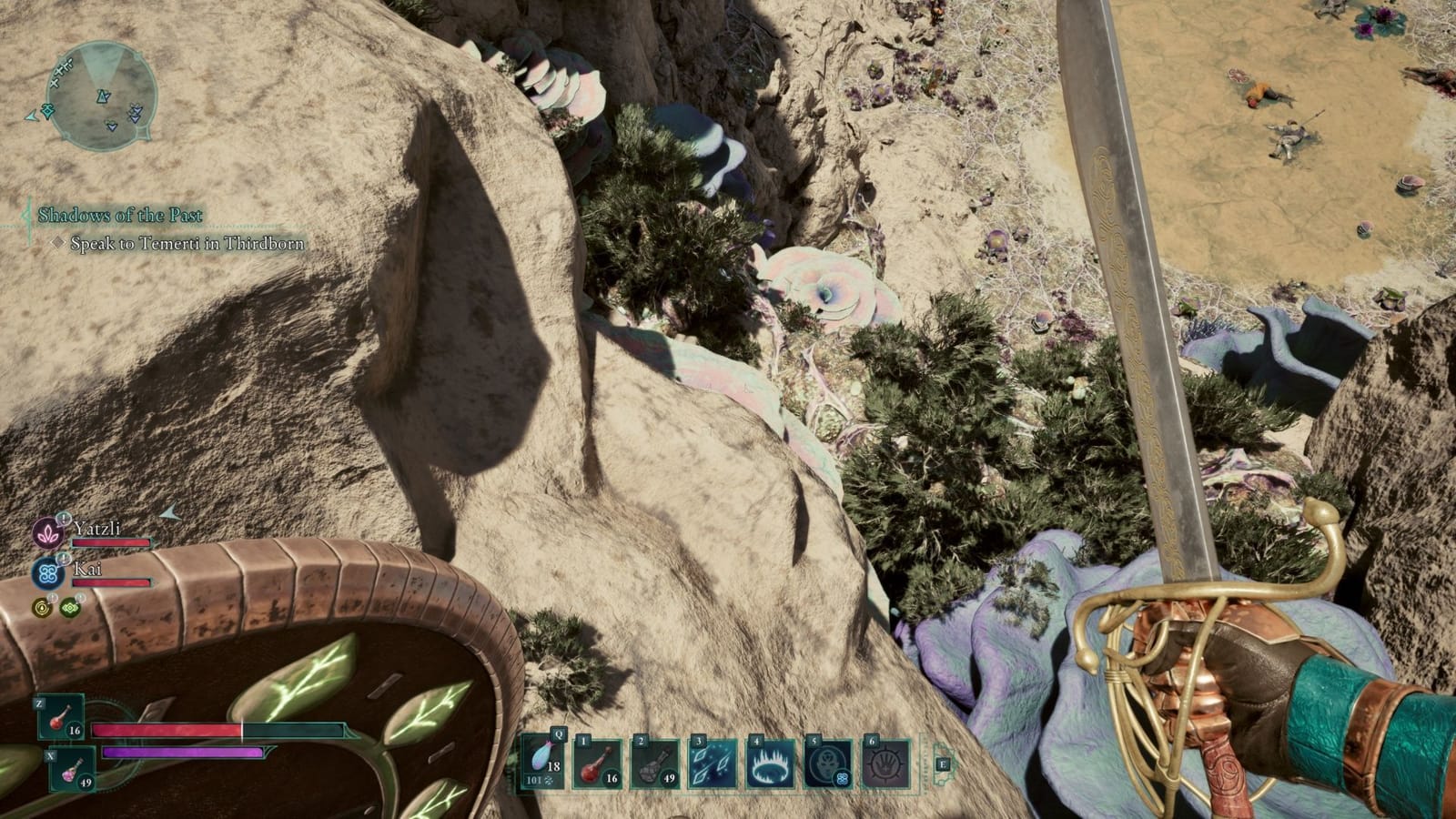
Task: Select the red healing potion in slot 1
Action: pyautogui.click(x=596, y=763)
